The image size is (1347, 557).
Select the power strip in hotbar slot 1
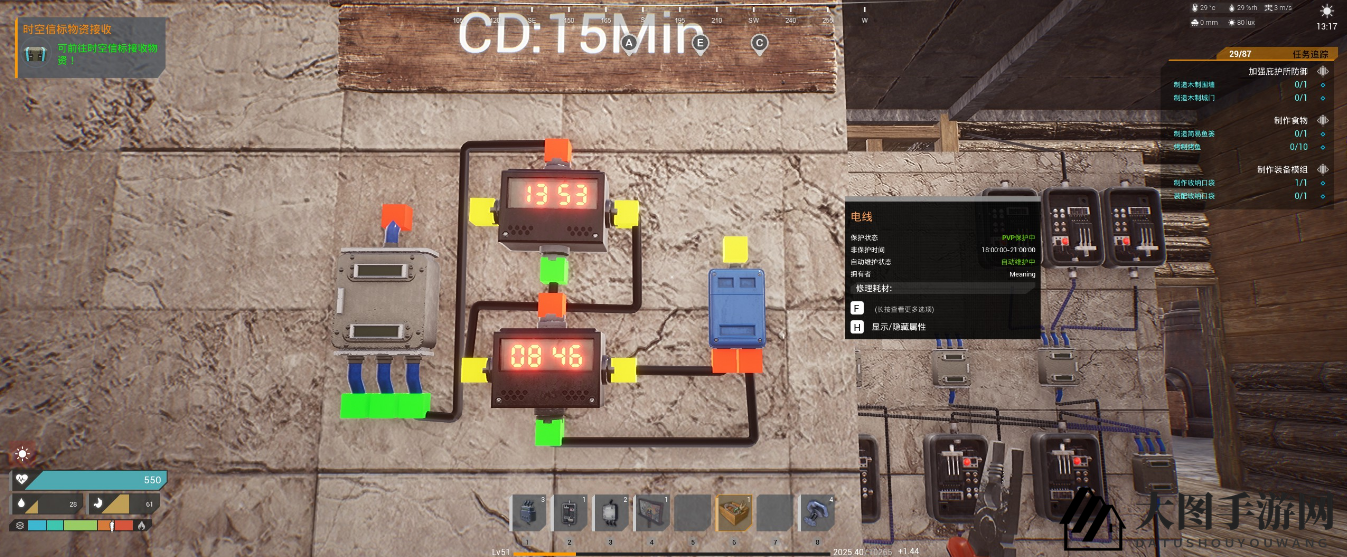point(528,513)
